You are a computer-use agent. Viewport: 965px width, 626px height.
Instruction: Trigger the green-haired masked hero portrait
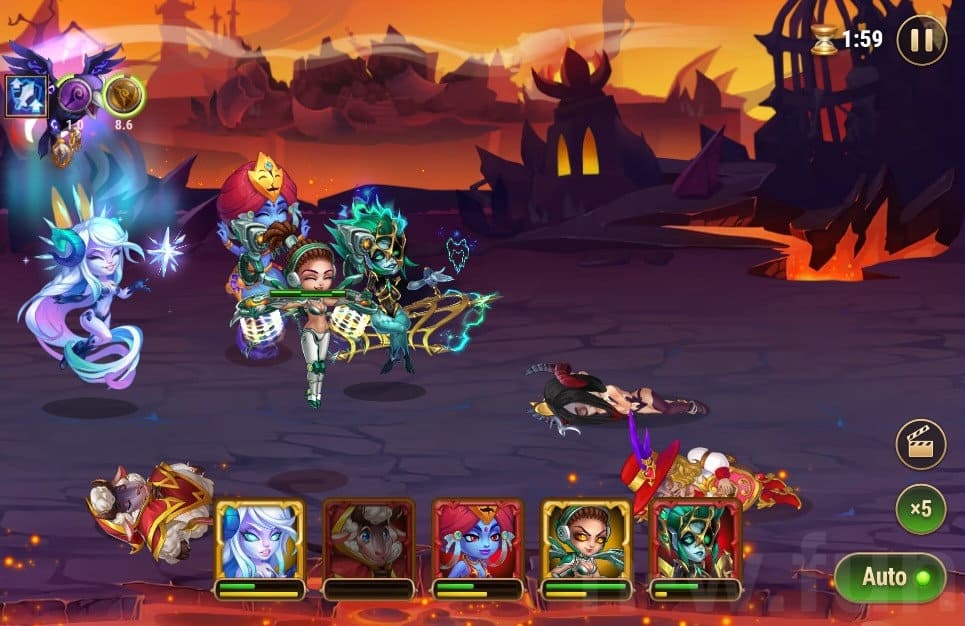coord(694,540)
